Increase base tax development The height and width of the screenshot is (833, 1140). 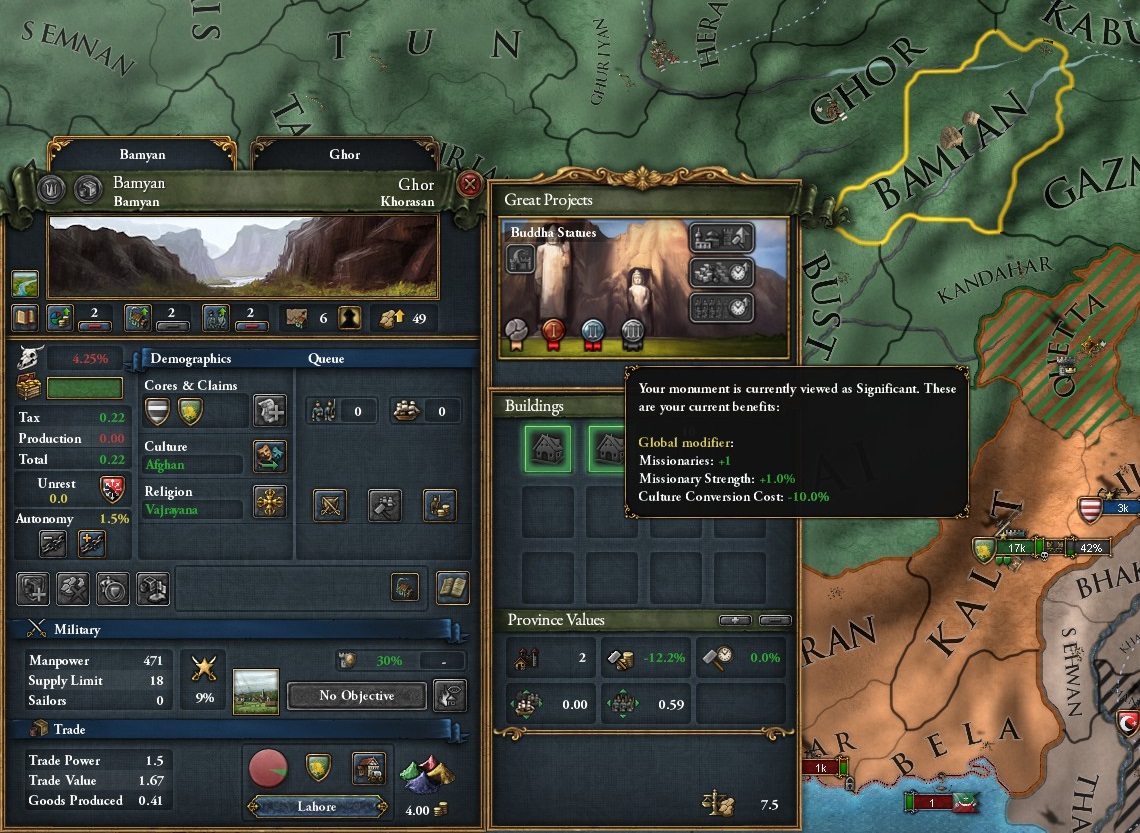pos(61,318)
